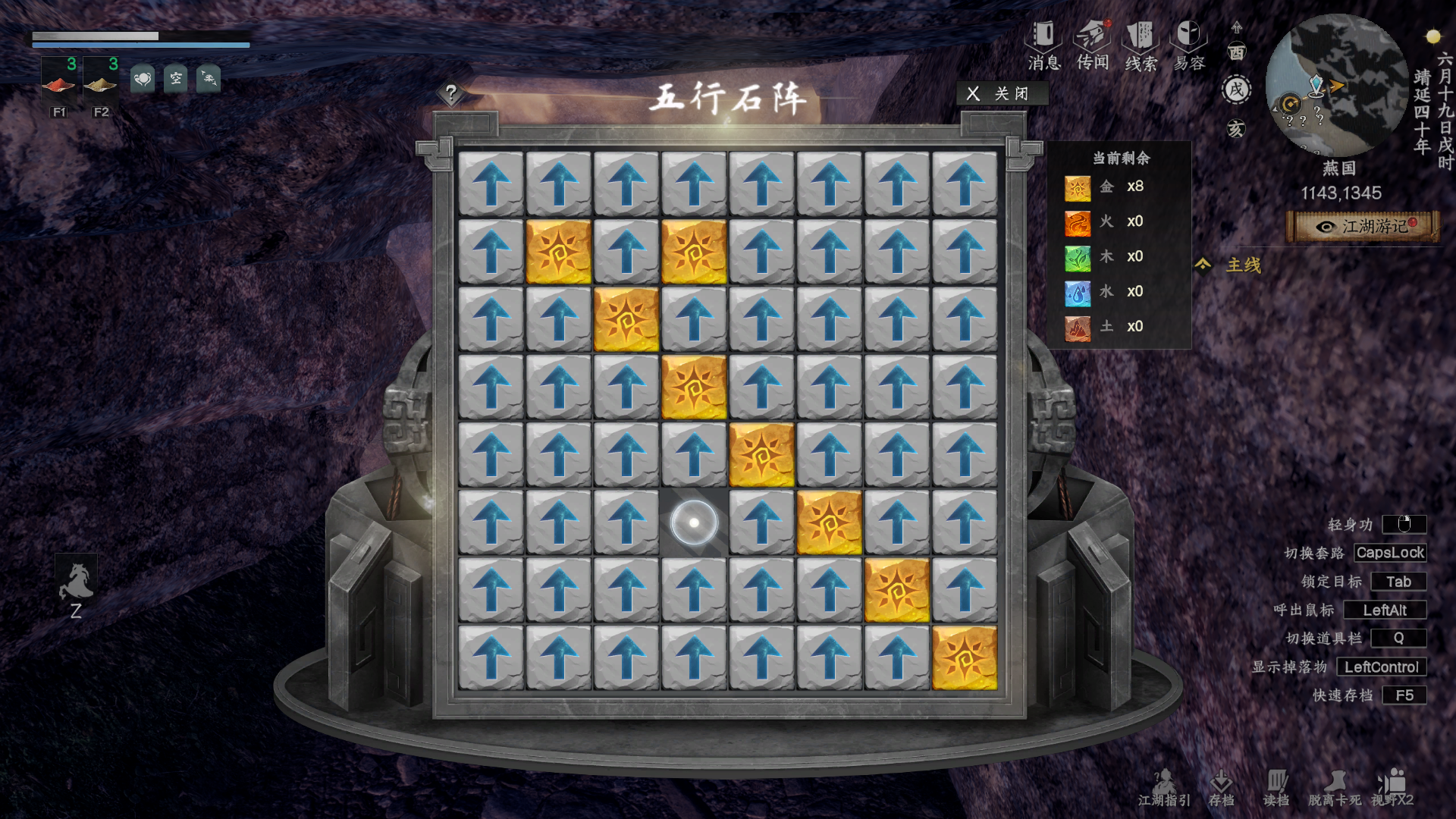Open the puzzle help question mark
Viewport: 1456px width, 819px height.
click(452, 95)
